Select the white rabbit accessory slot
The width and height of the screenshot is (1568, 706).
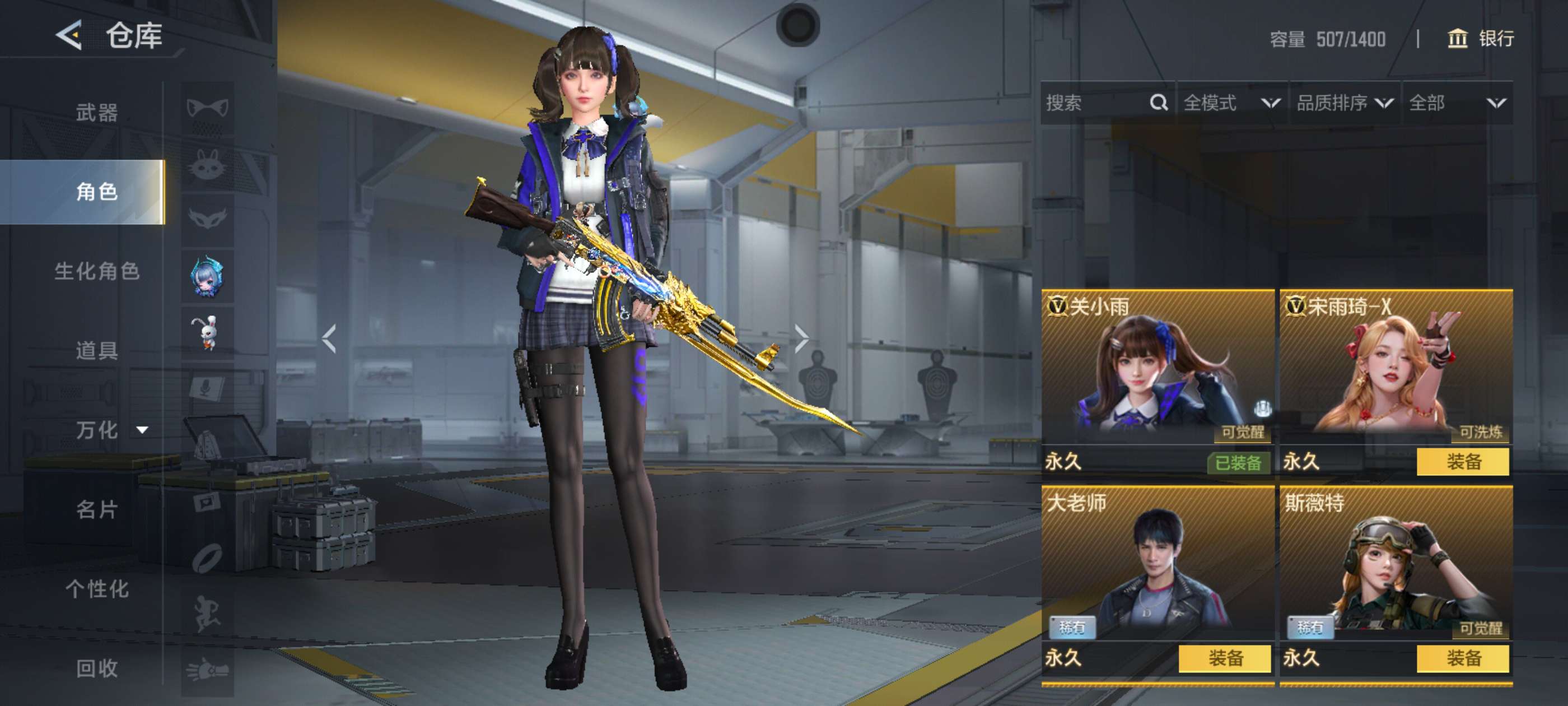tap(208, 333)
